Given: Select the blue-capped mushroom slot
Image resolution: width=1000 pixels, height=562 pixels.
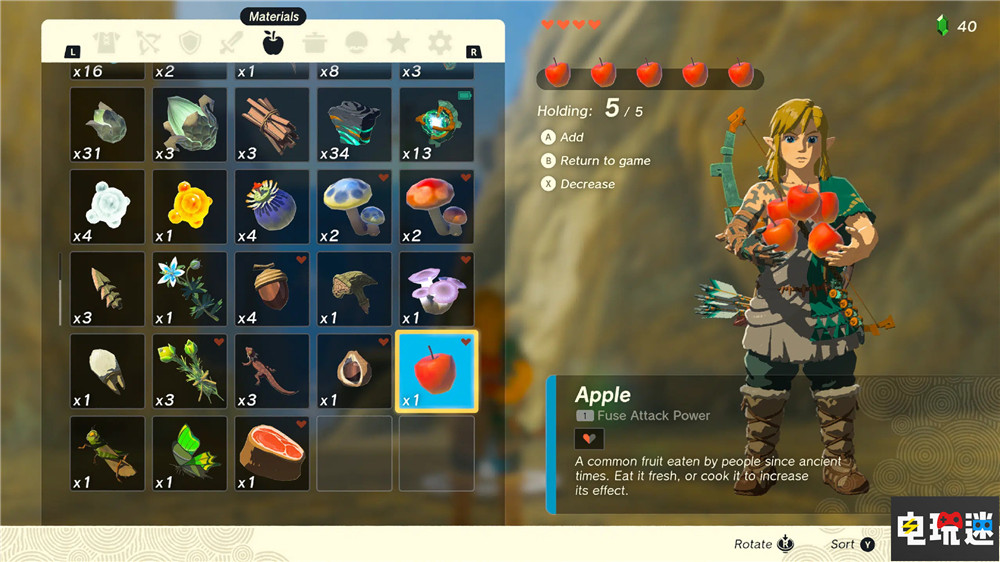Looking at the screenshot, I should click(x=354, y=207).
